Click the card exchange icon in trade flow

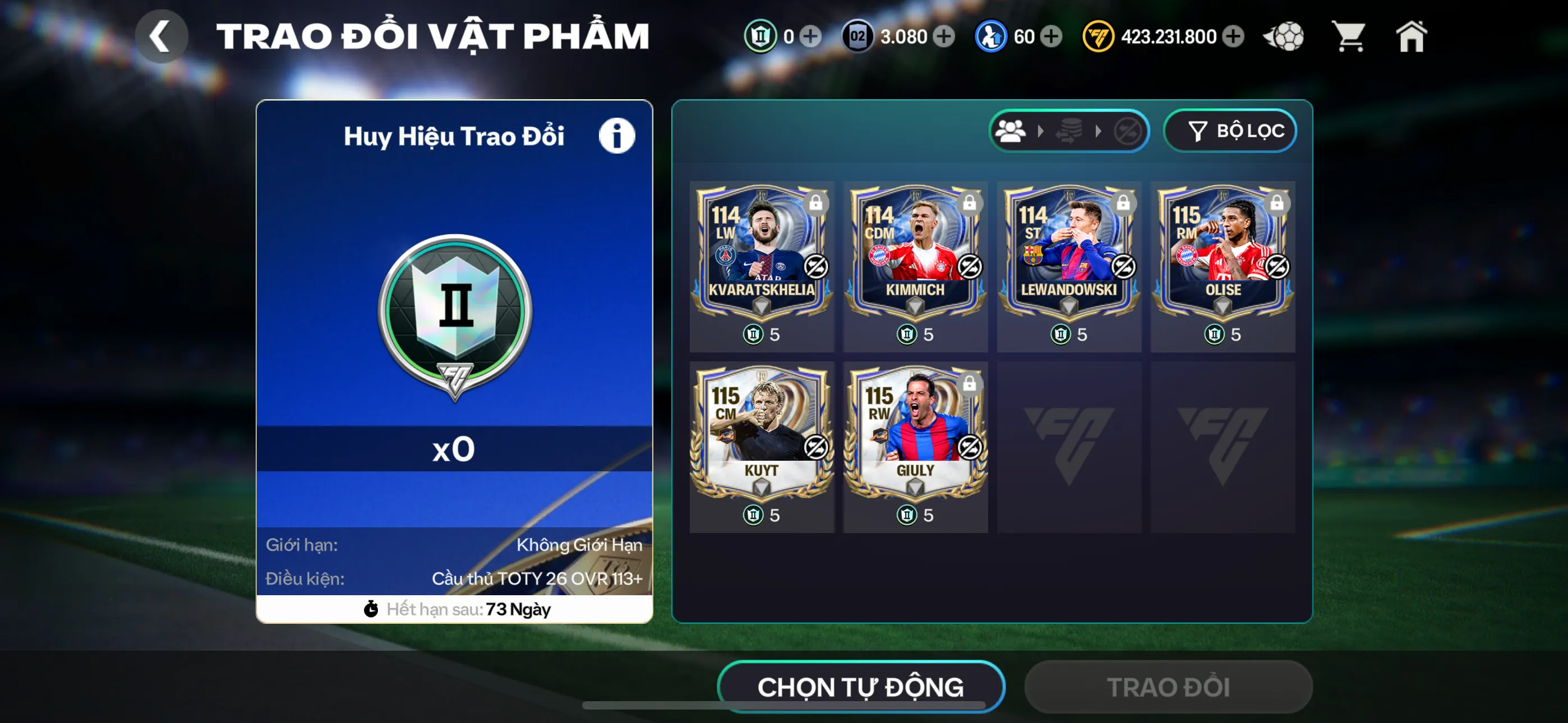coord(1068,129)
